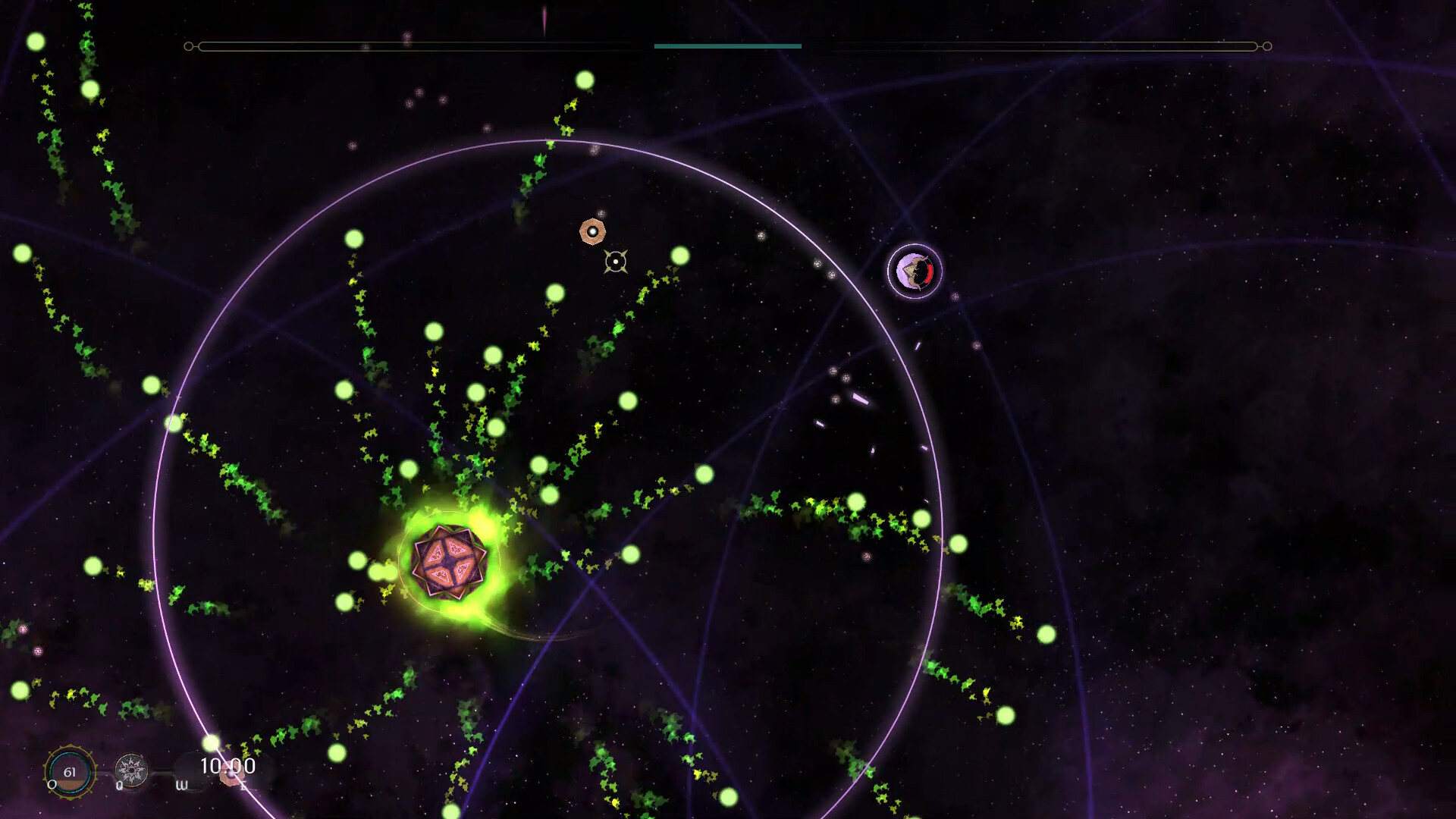This screenshot has height=819, width=1456.
Task: Toggle the right end cap circle of the top bar
Action: 1266,46
